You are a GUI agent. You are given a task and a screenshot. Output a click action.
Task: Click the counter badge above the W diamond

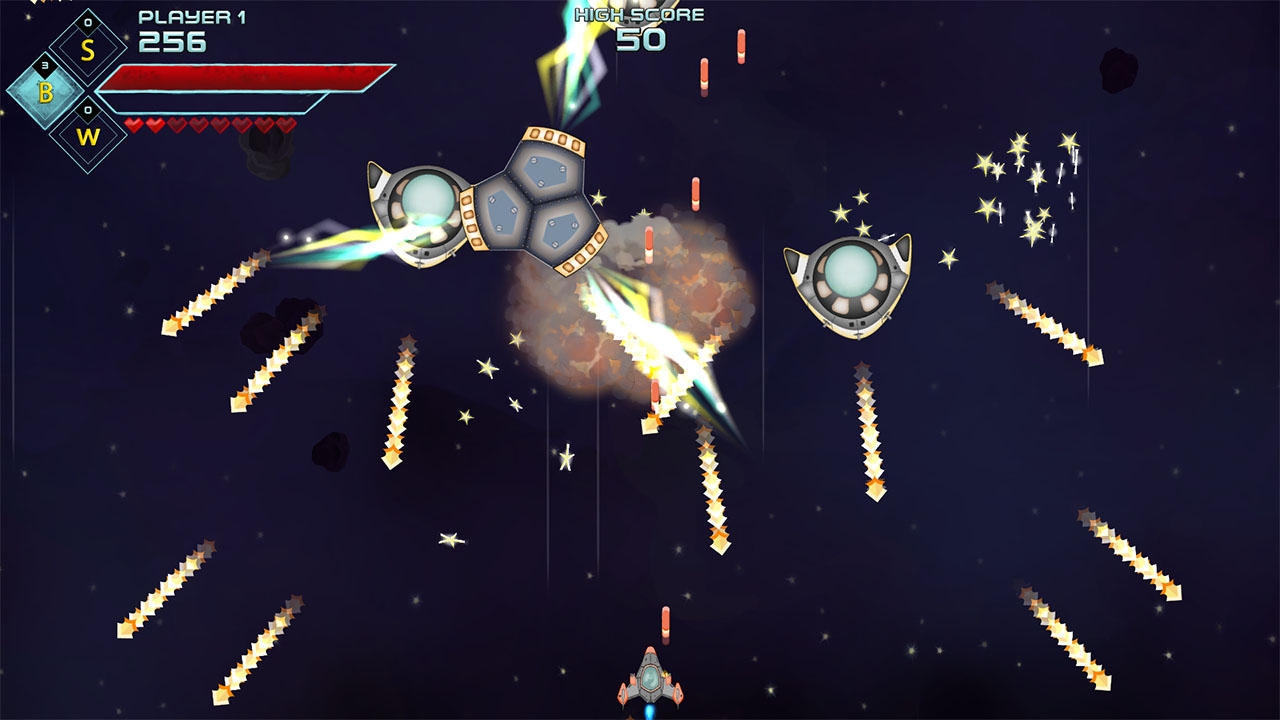click(87, 109)
